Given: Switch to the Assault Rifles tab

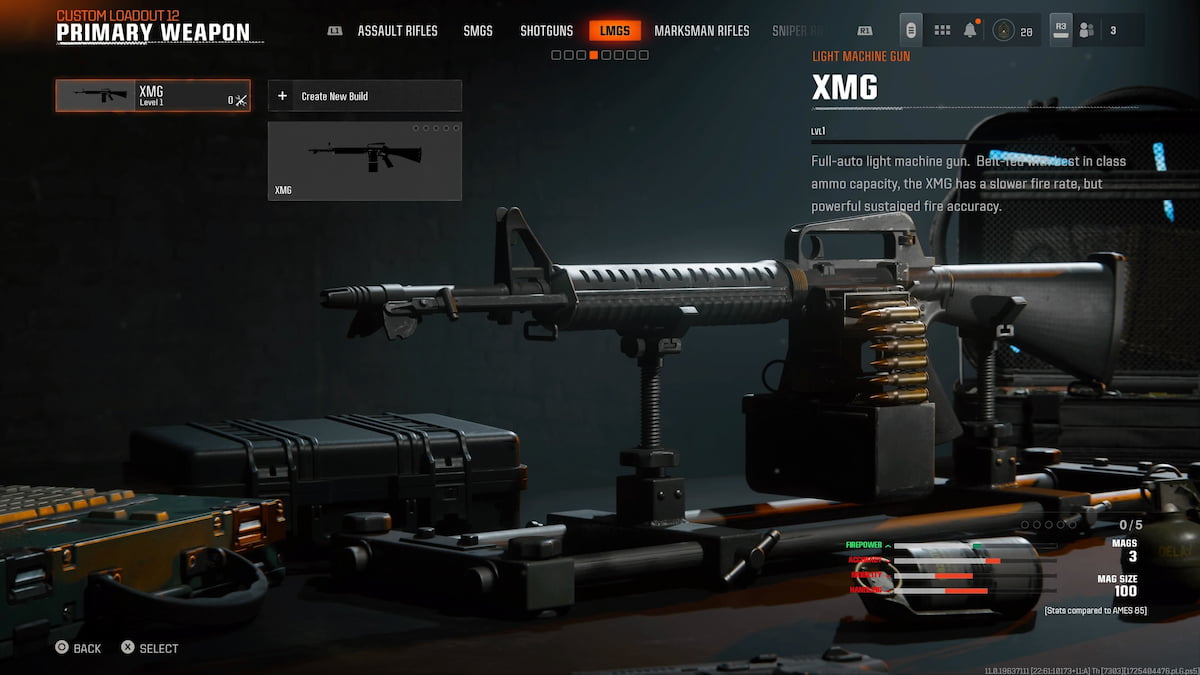Looking at the screenshot, I should coord(397,31).
